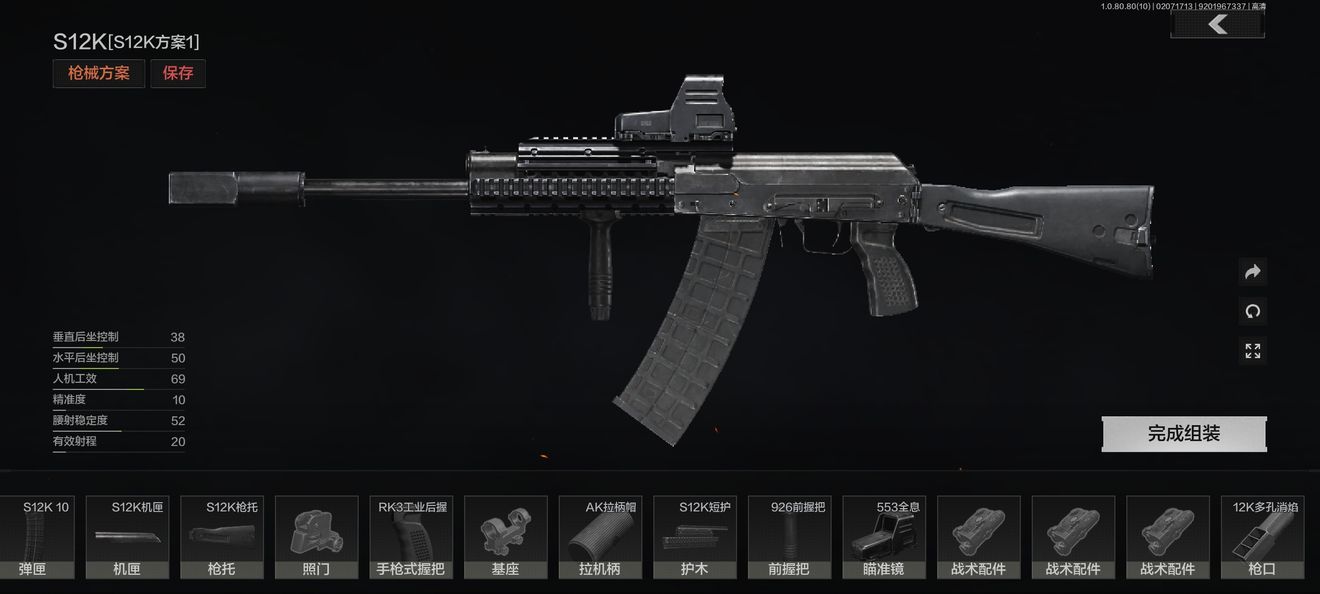Expand the weapon view to fullscreen

click(x=1253, y=350)
